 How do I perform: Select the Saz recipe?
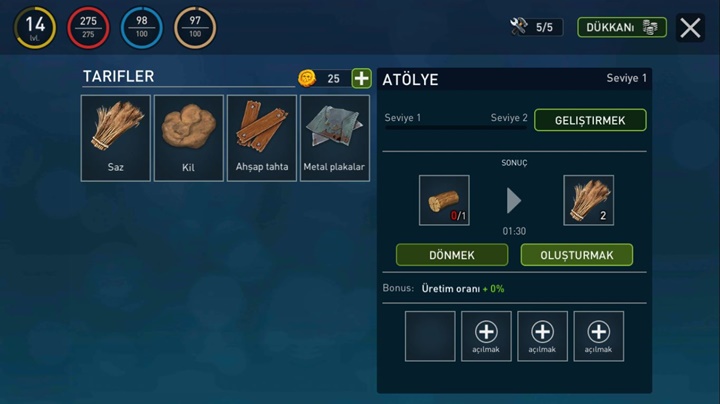116,138
